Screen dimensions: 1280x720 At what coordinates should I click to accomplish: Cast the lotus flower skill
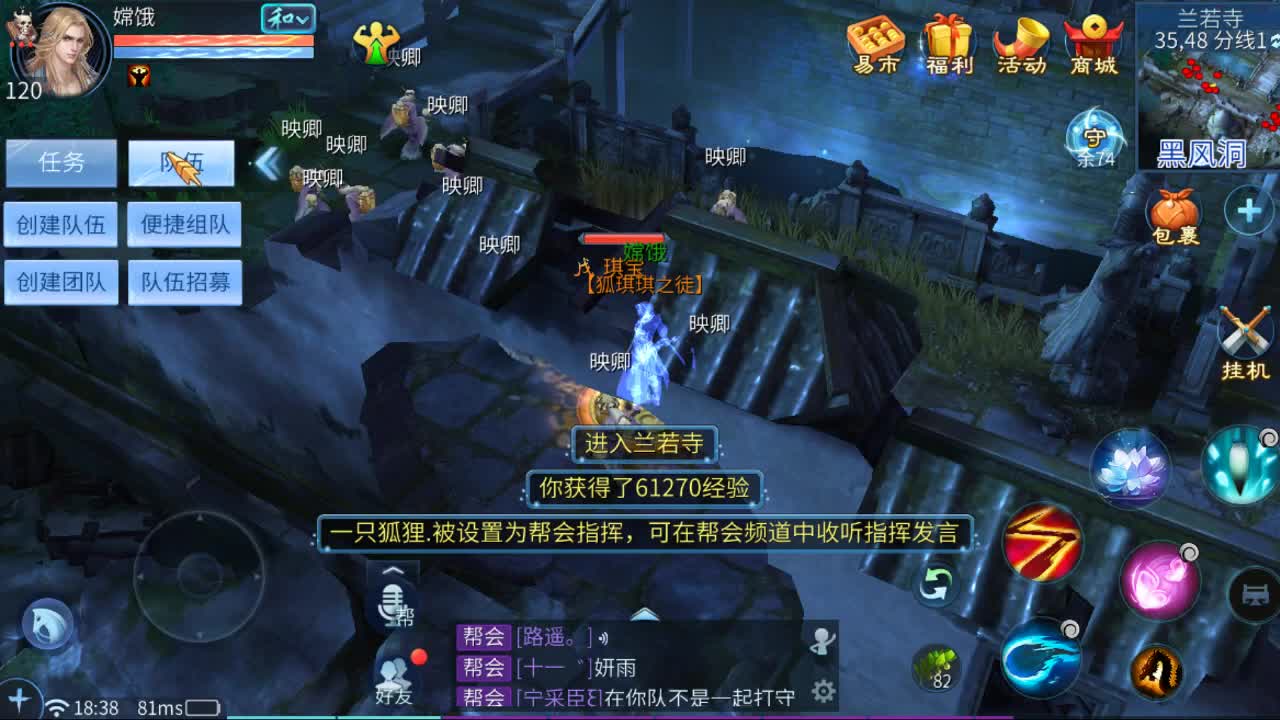coord(1130,465)
